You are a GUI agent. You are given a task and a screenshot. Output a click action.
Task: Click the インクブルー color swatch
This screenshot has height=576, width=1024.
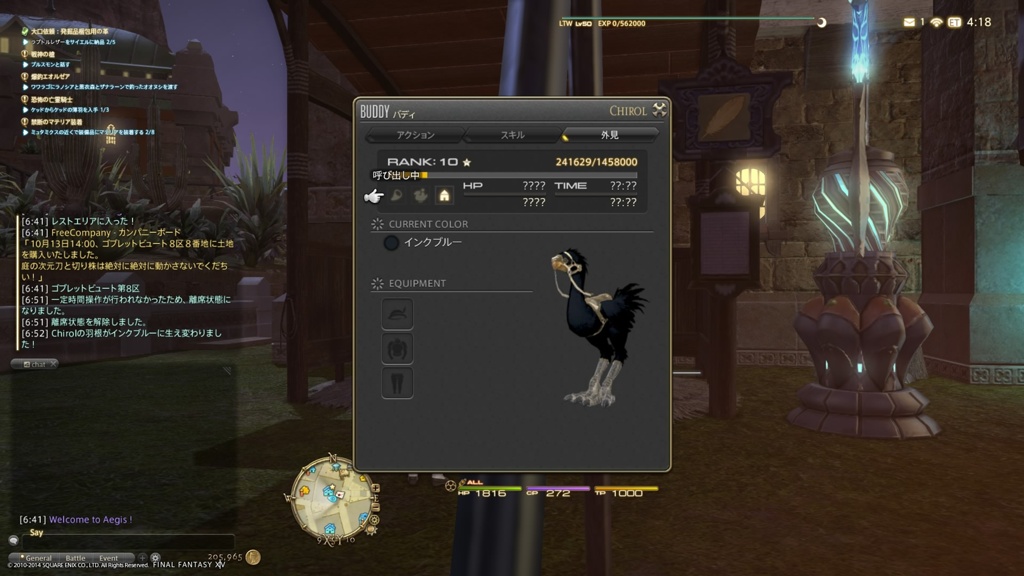click(x=391, y=243)
